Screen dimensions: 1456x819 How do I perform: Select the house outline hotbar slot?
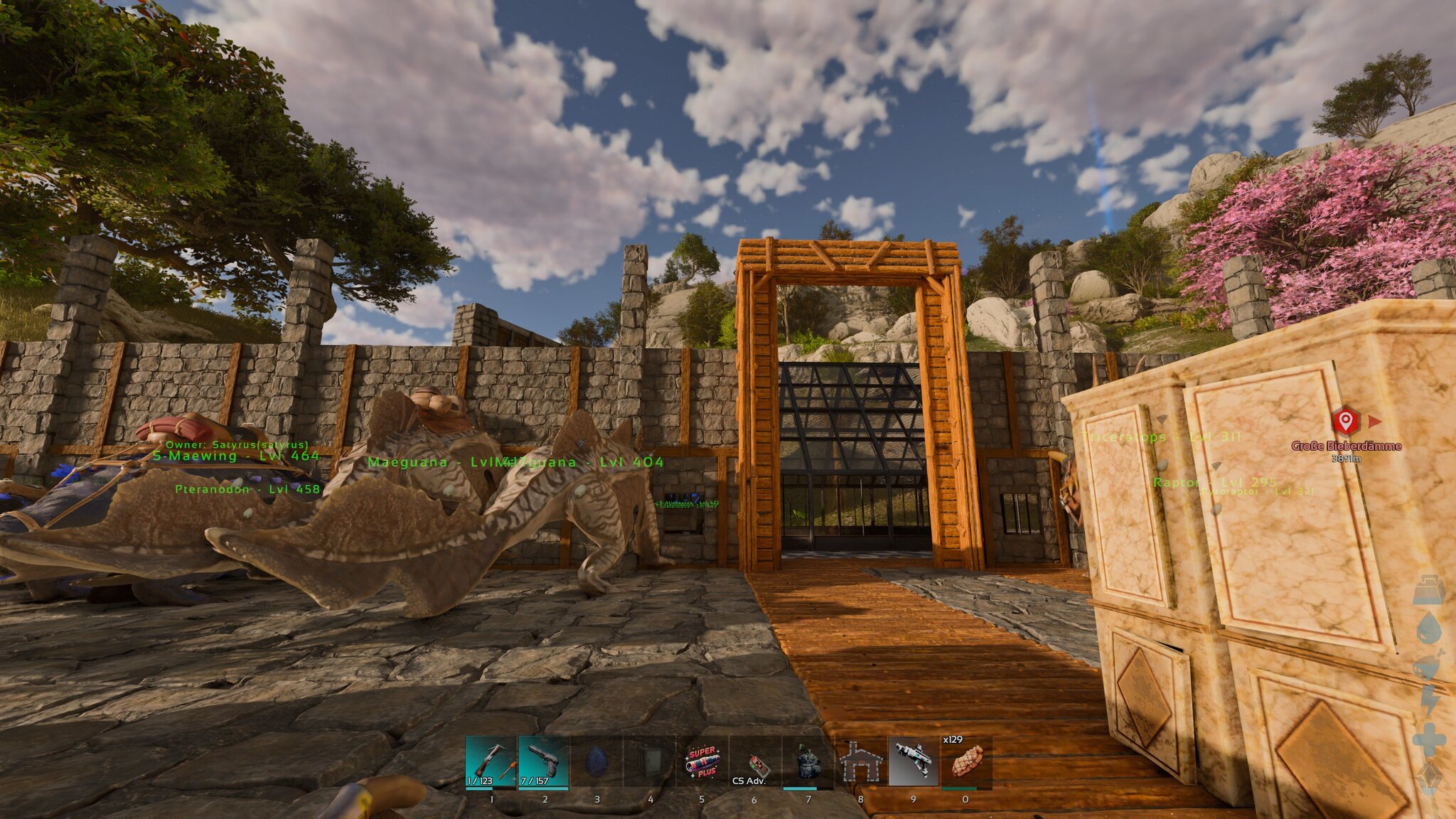(860, 761)
